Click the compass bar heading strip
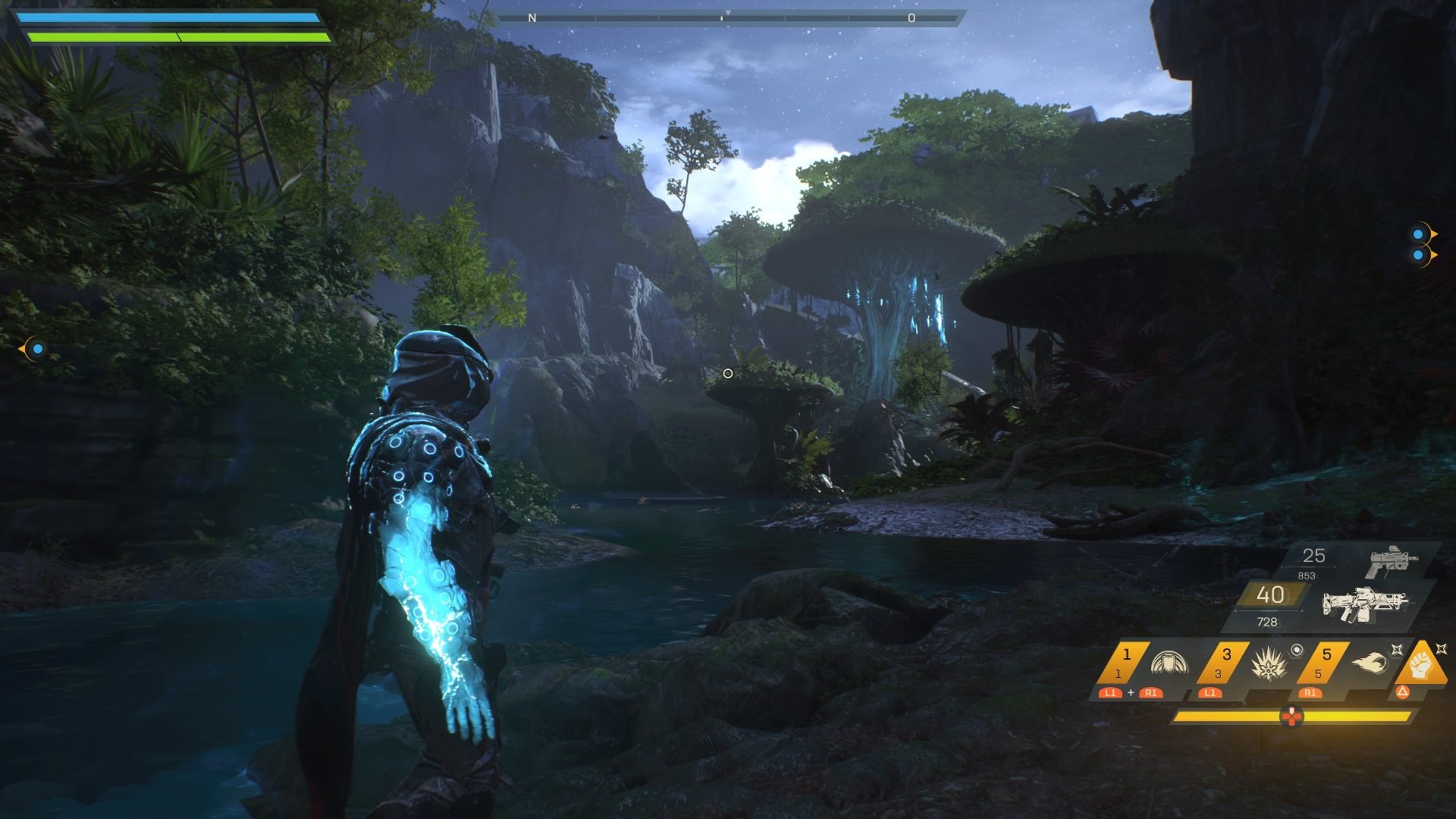 tap(726, 17)
